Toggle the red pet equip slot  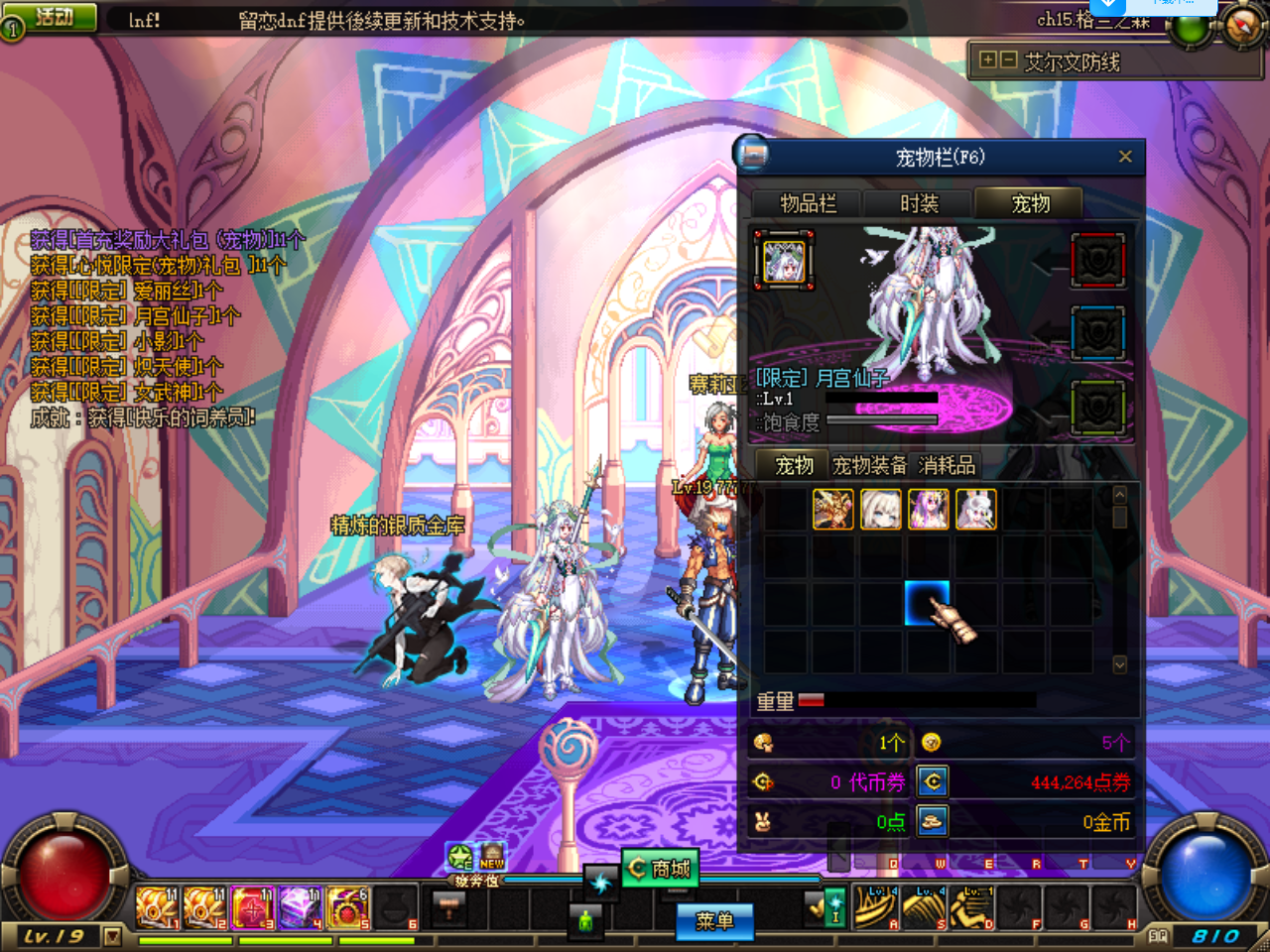click(1098, 261)
